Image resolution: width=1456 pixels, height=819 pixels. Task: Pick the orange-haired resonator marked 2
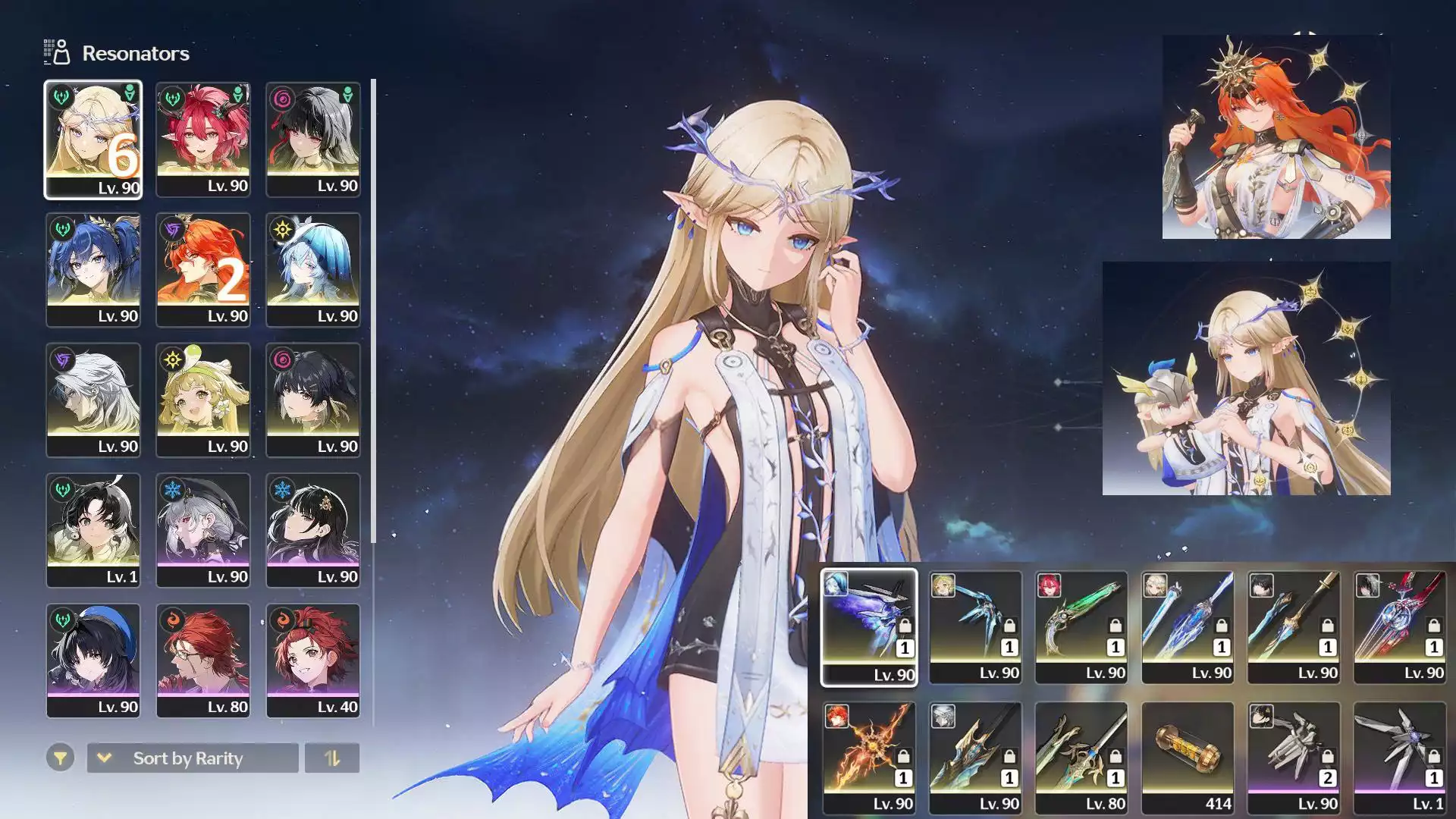(x=203, y=270)
